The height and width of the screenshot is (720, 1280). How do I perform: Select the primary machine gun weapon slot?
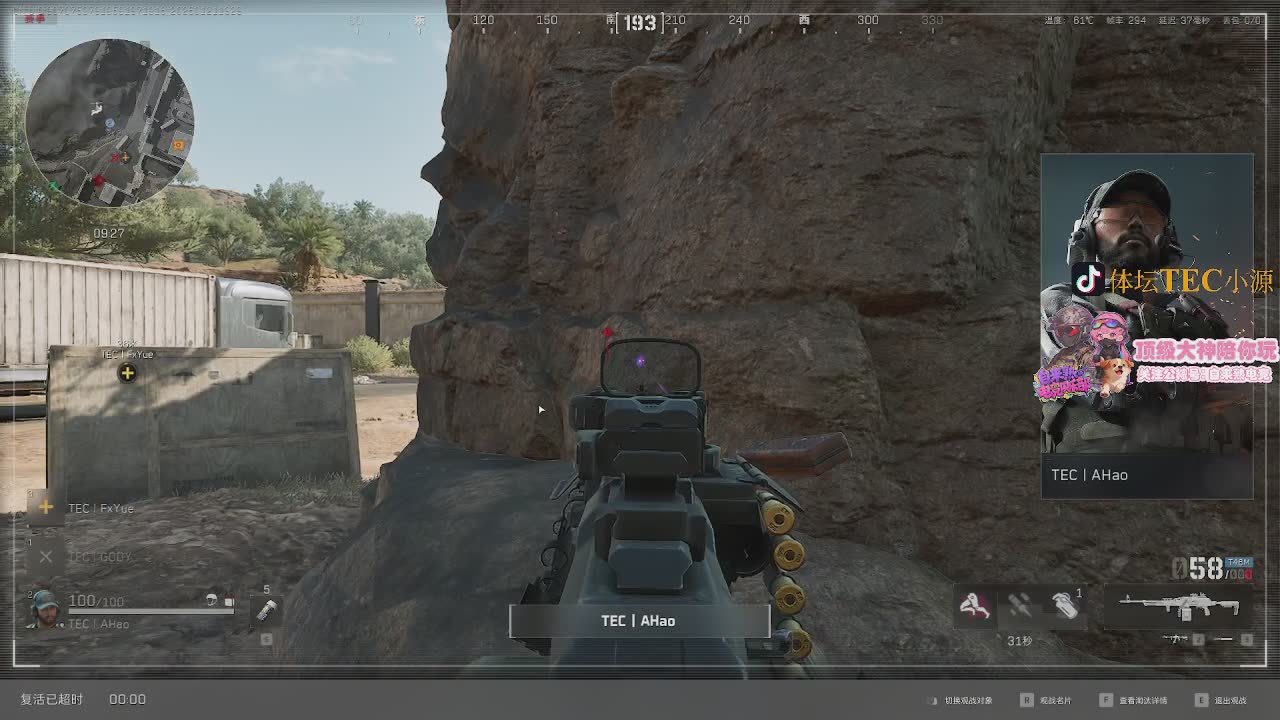[x=1178, y=606]
